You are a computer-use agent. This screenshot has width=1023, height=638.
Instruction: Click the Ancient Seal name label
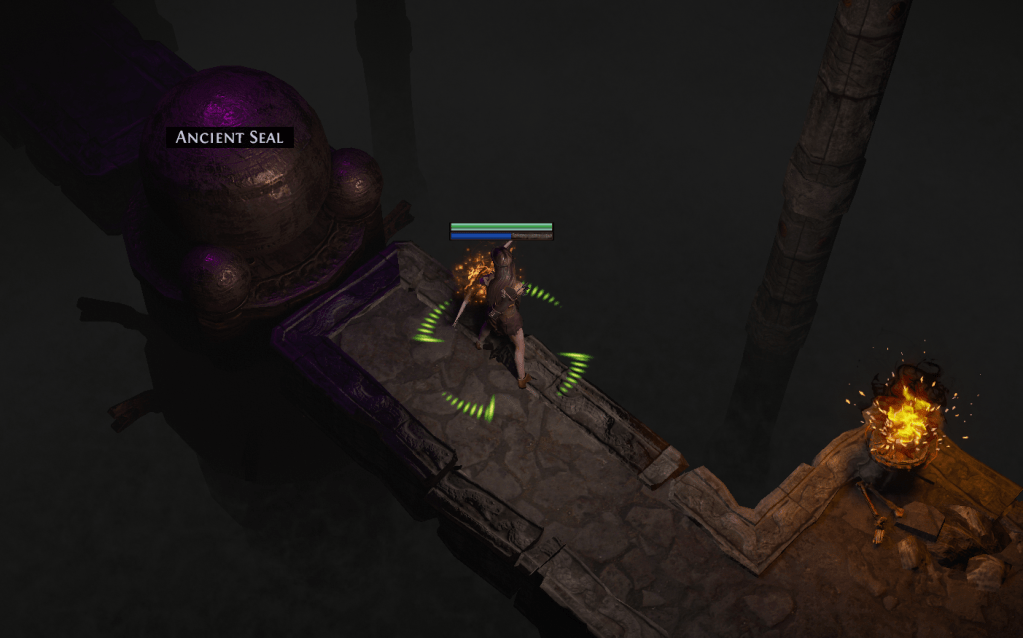coord(230,137)
